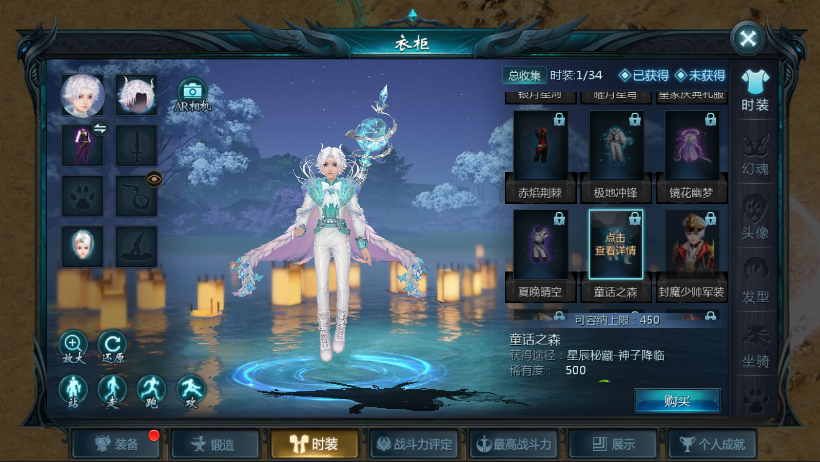Reset the character view with 还原
This screenshot has height=462, width=820.
point(112,347)
